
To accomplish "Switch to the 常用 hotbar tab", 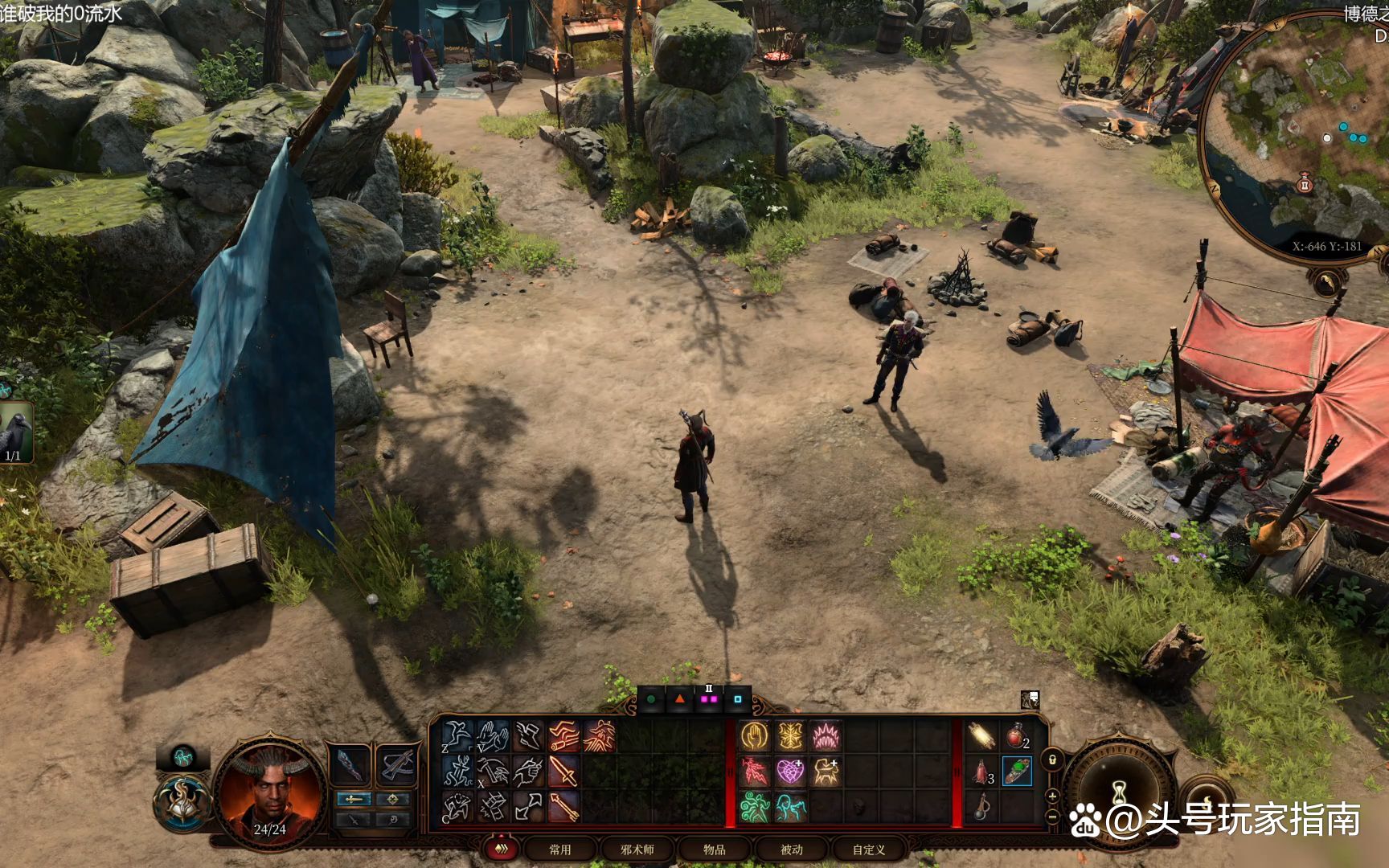I will (x=559, y=849).
